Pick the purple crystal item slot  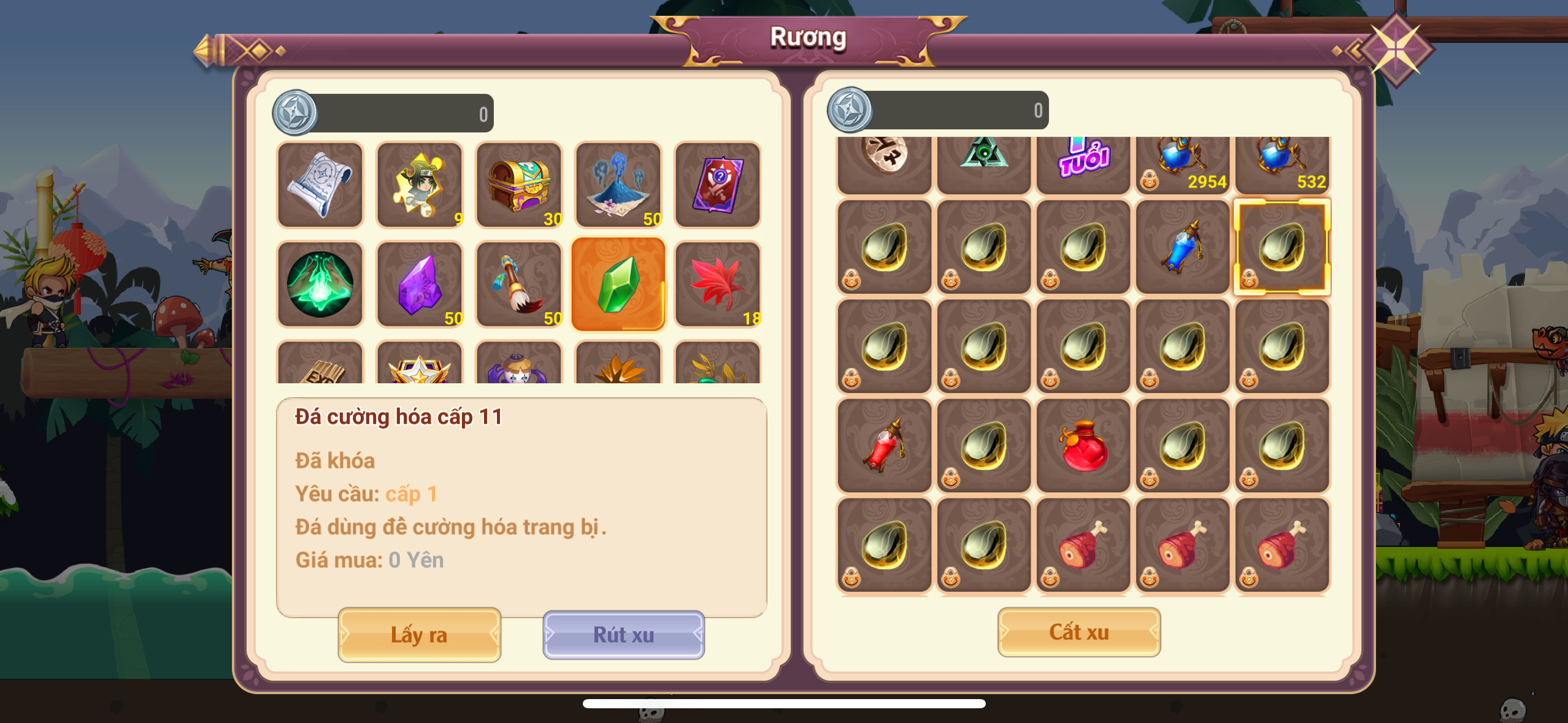click(x=420, y=284)
